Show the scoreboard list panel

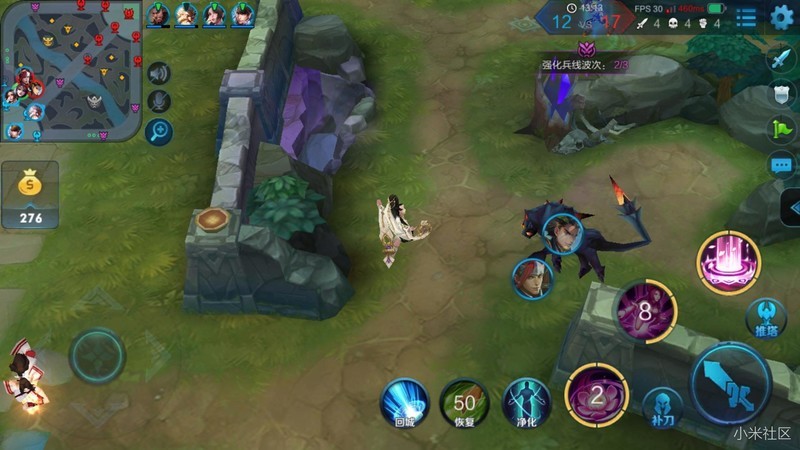pyautogui.click(x=746, y=17)
